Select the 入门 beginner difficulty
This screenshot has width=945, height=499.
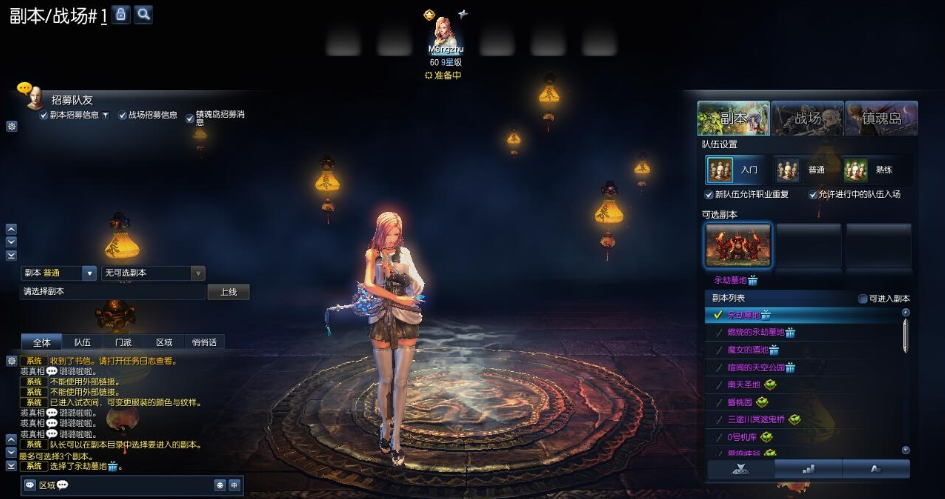click(734, 170)
